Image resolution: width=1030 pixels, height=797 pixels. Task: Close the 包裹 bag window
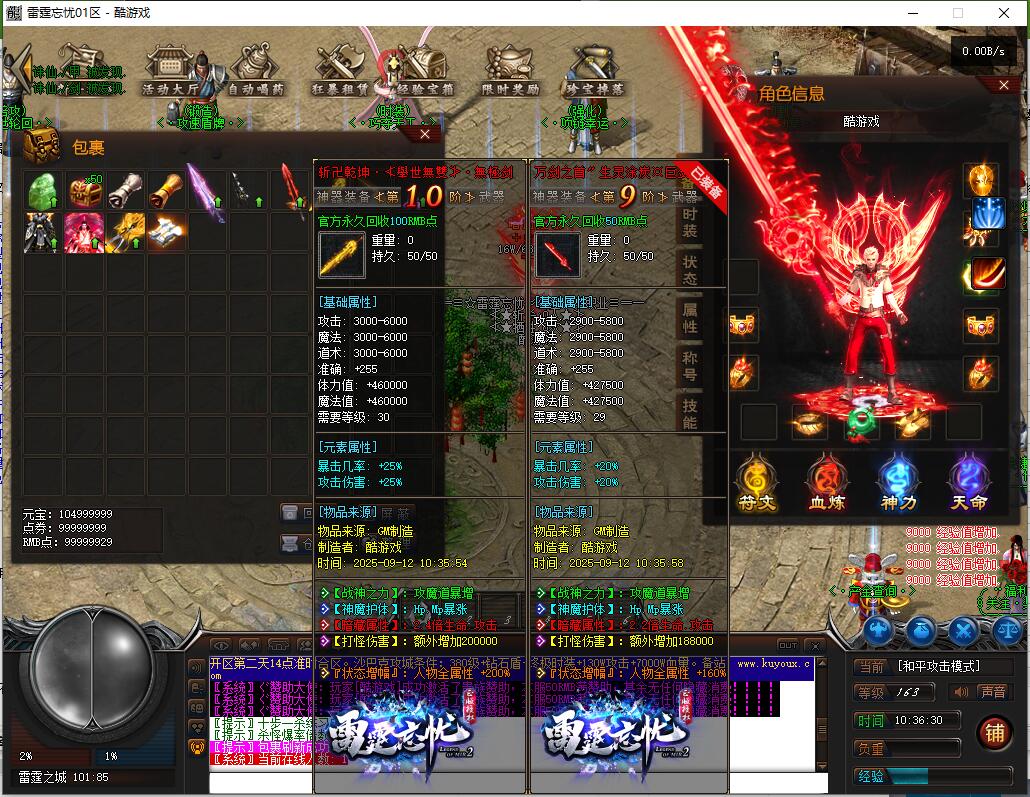426,133
